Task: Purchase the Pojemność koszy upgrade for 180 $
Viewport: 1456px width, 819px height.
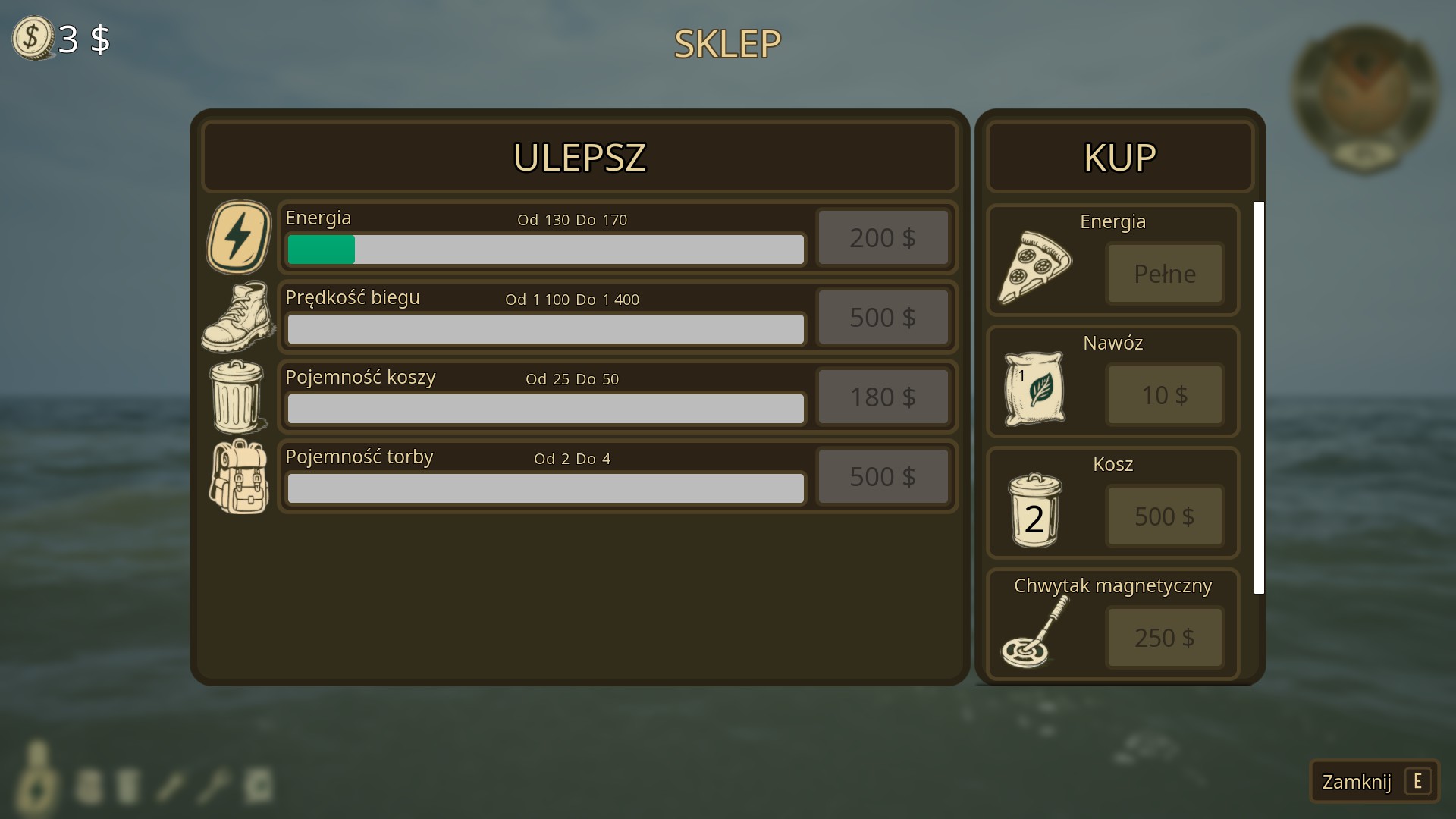Action: 883,397
